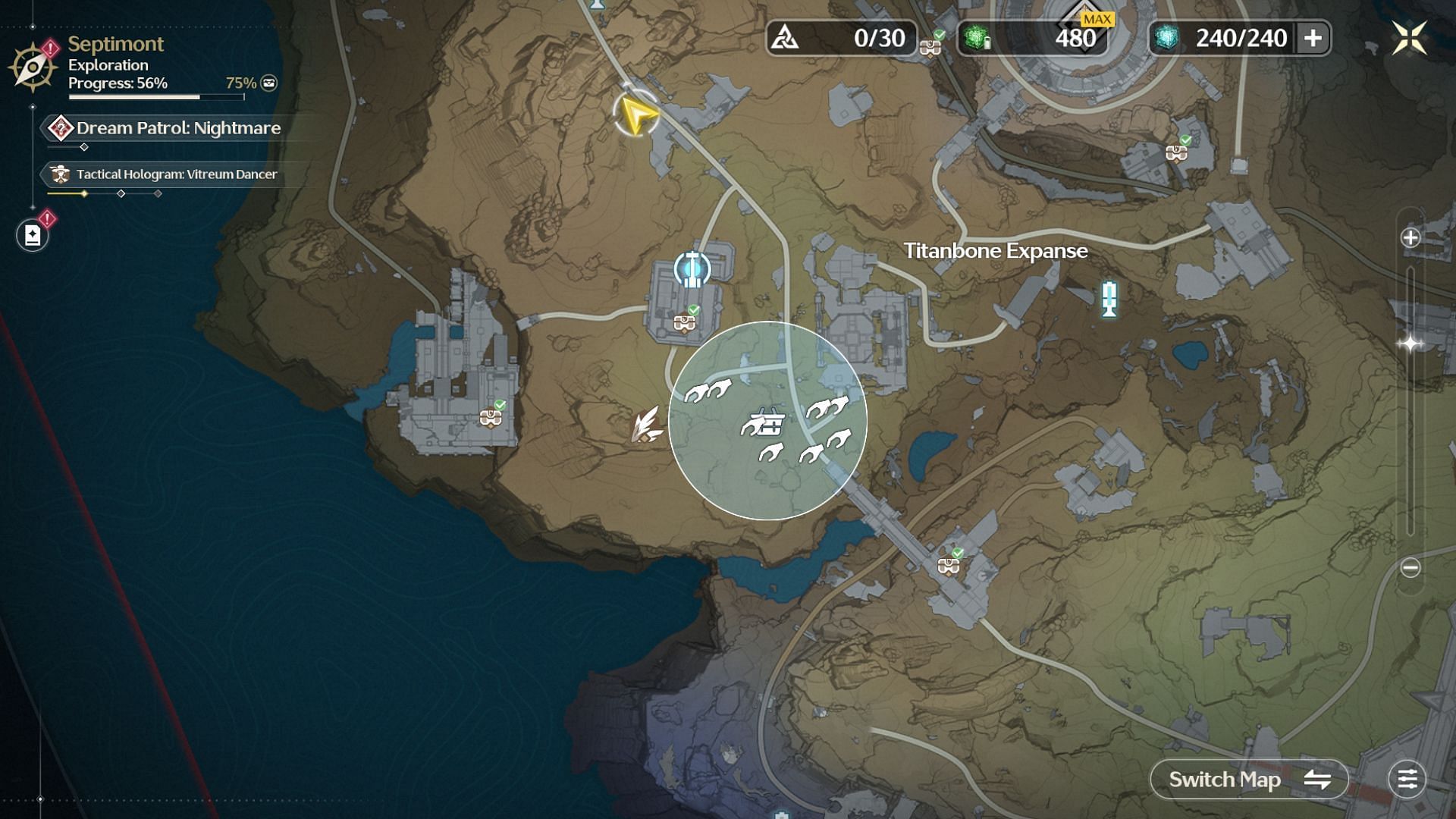Zoom in the map with plus button
Screen dimensions: 1456x819
1410,238
